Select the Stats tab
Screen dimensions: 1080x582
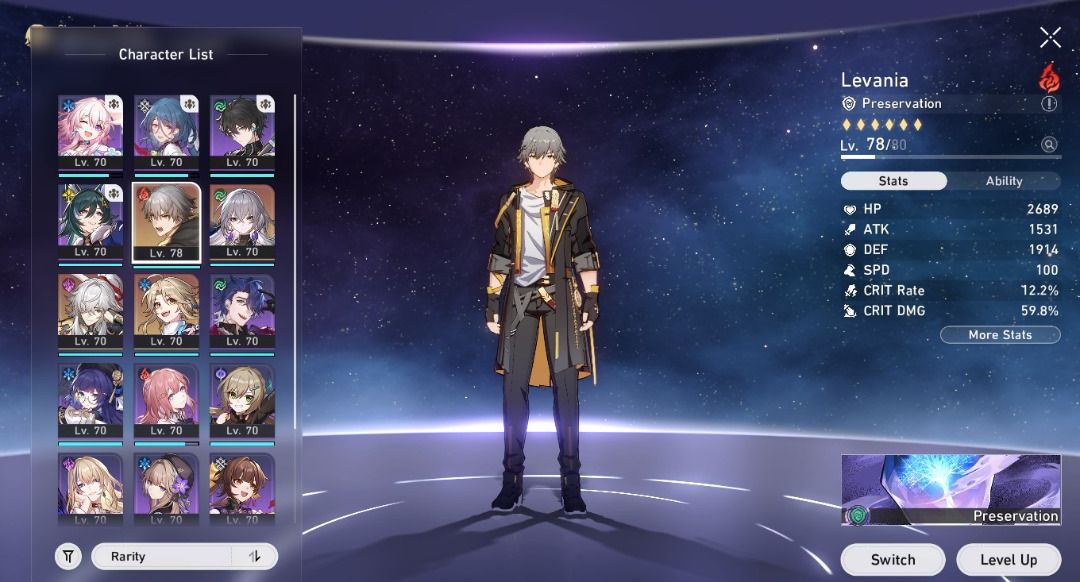[893, 181]
